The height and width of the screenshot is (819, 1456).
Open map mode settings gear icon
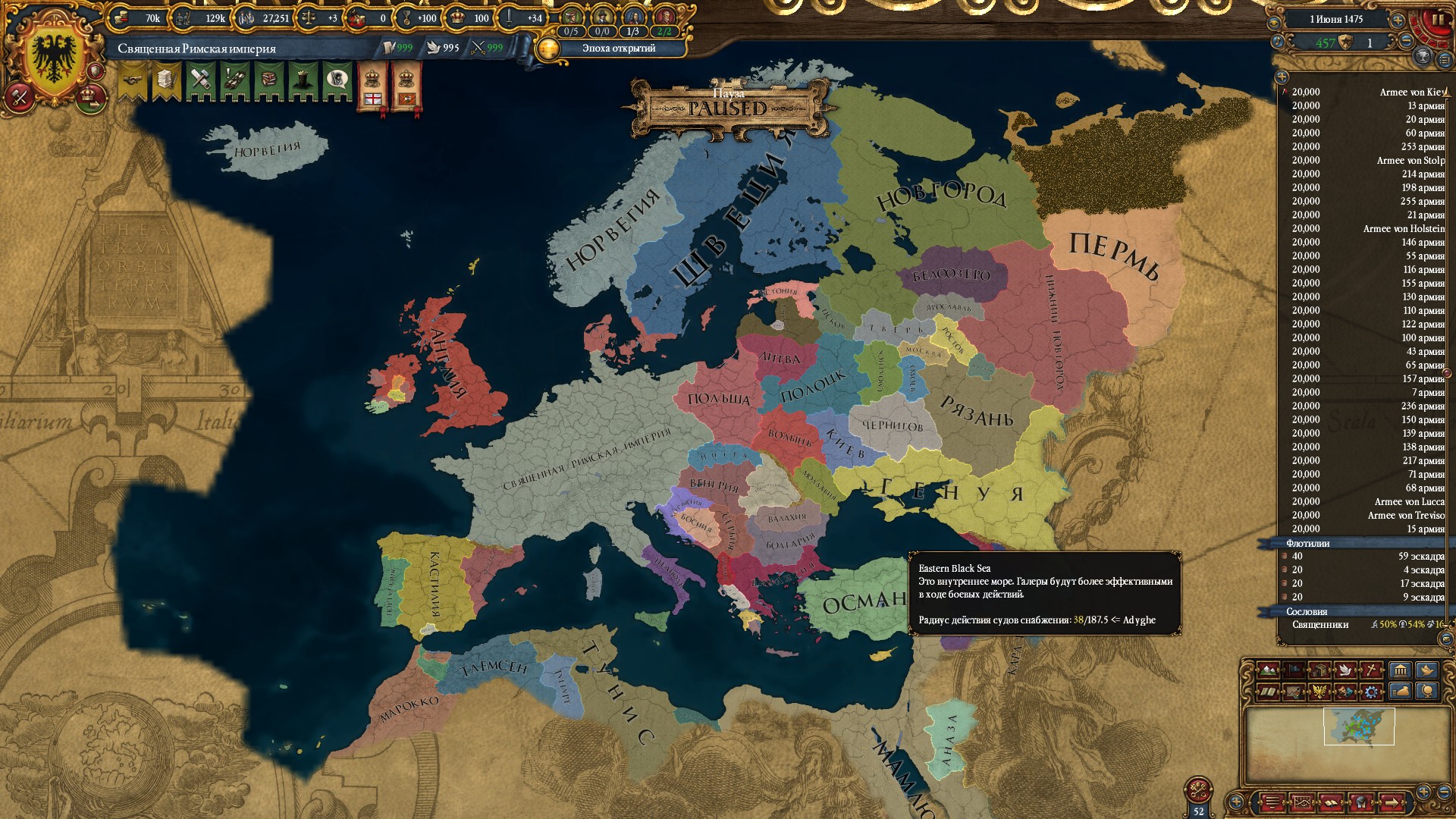click(x=1371, y=692)
